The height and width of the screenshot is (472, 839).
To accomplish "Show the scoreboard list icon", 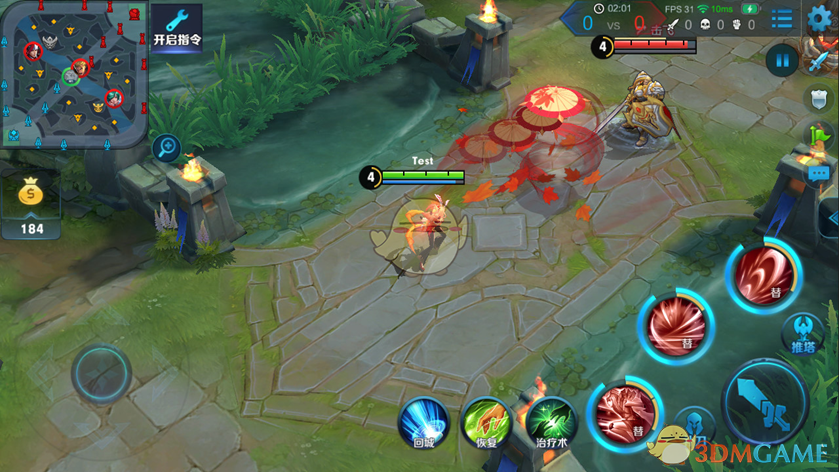I will 782,19.
